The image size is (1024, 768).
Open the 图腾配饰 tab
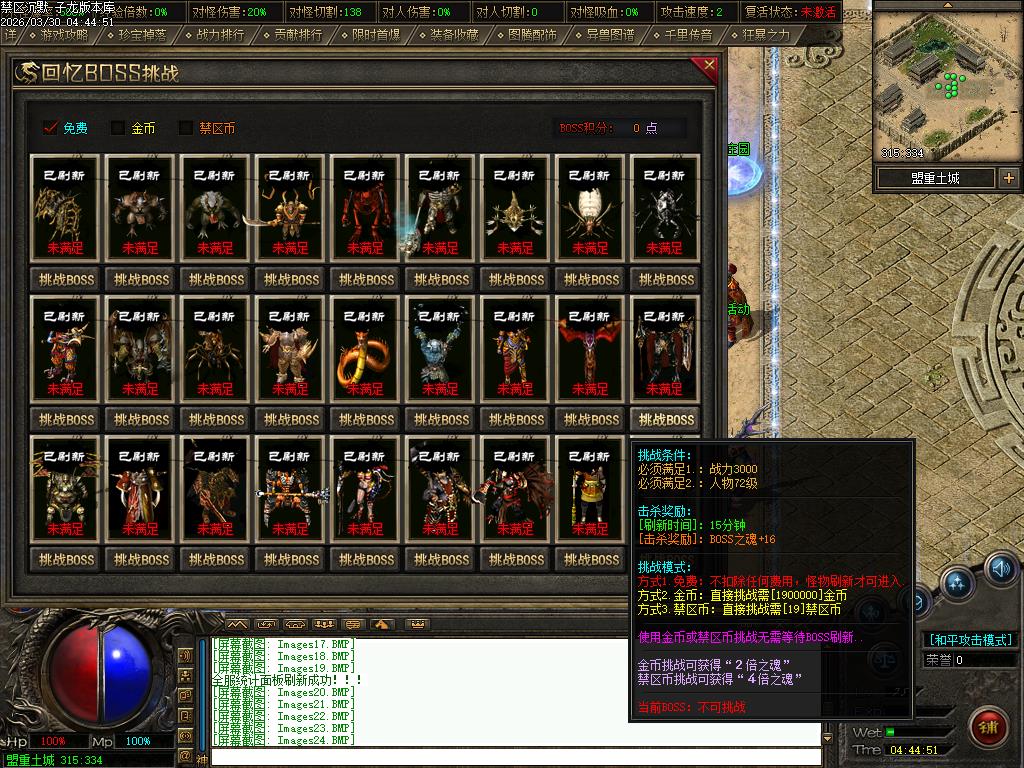(x=532, y=35)
